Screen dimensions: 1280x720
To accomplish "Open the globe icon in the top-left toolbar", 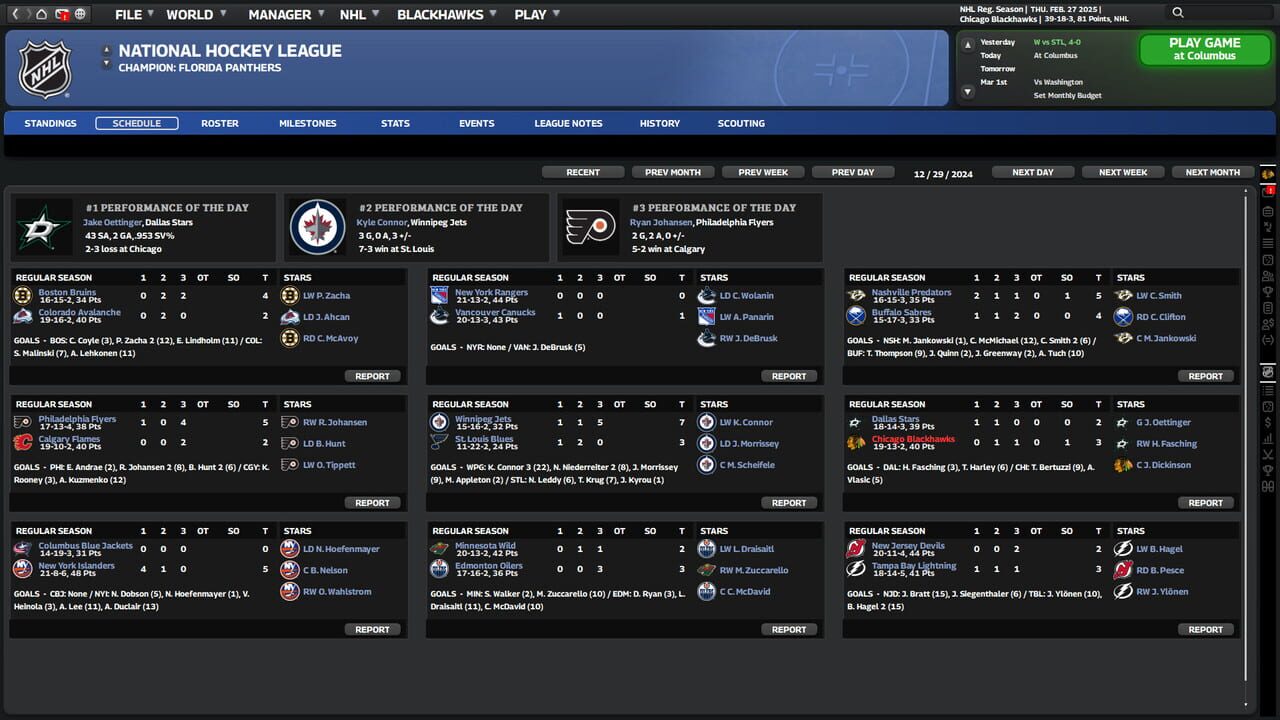I will point(79,14).
